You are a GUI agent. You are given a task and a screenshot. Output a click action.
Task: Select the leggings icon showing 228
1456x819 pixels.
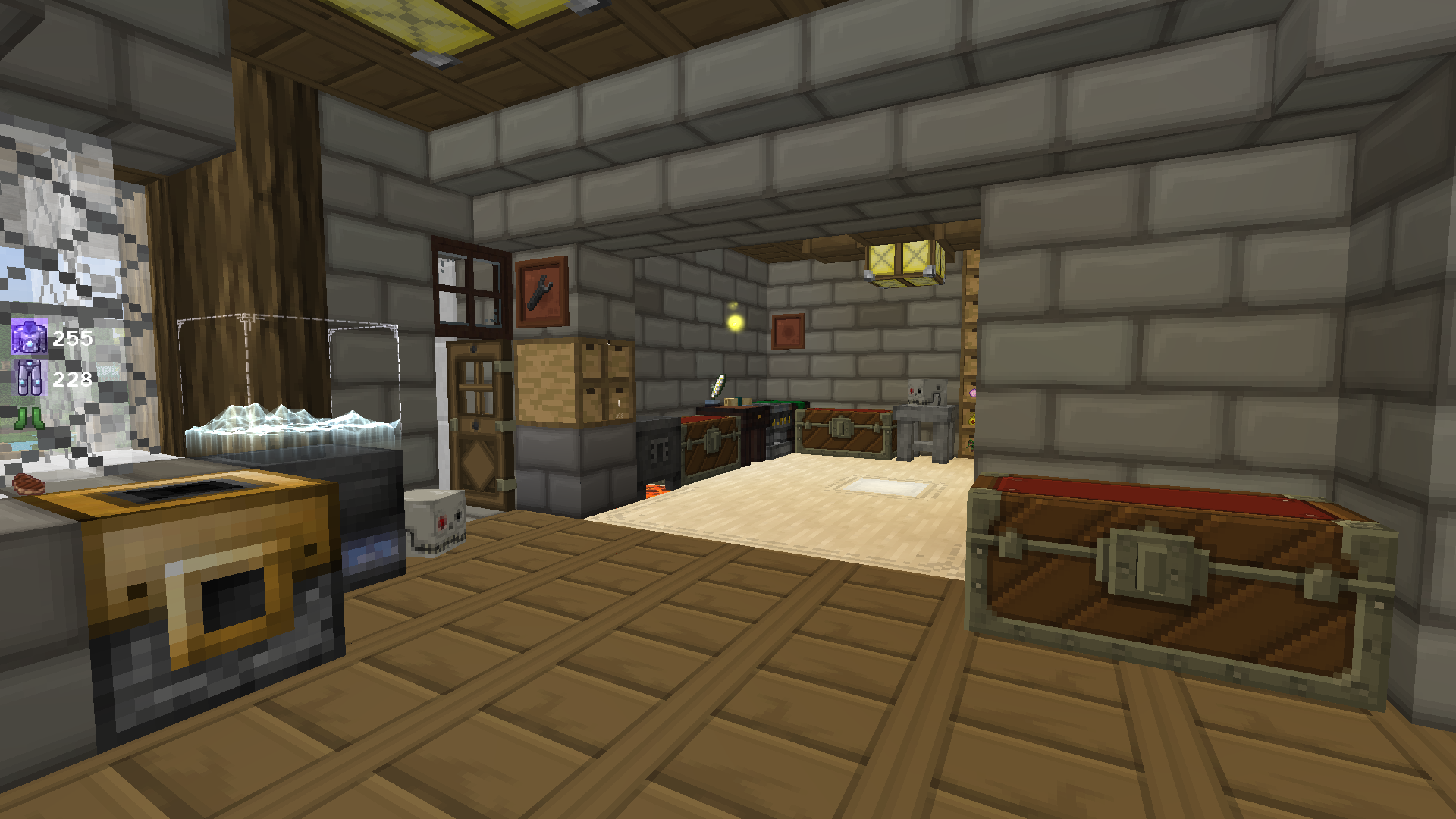[29, 379]
